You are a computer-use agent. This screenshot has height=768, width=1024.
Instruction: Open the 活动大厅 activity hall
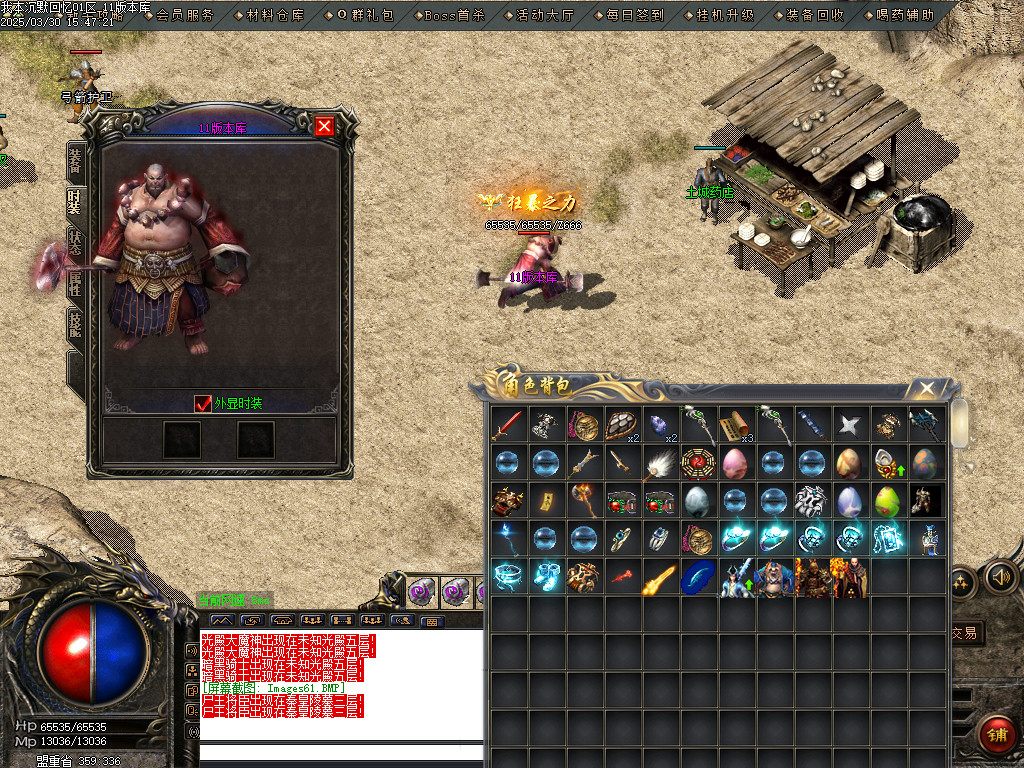coord(545,15)
